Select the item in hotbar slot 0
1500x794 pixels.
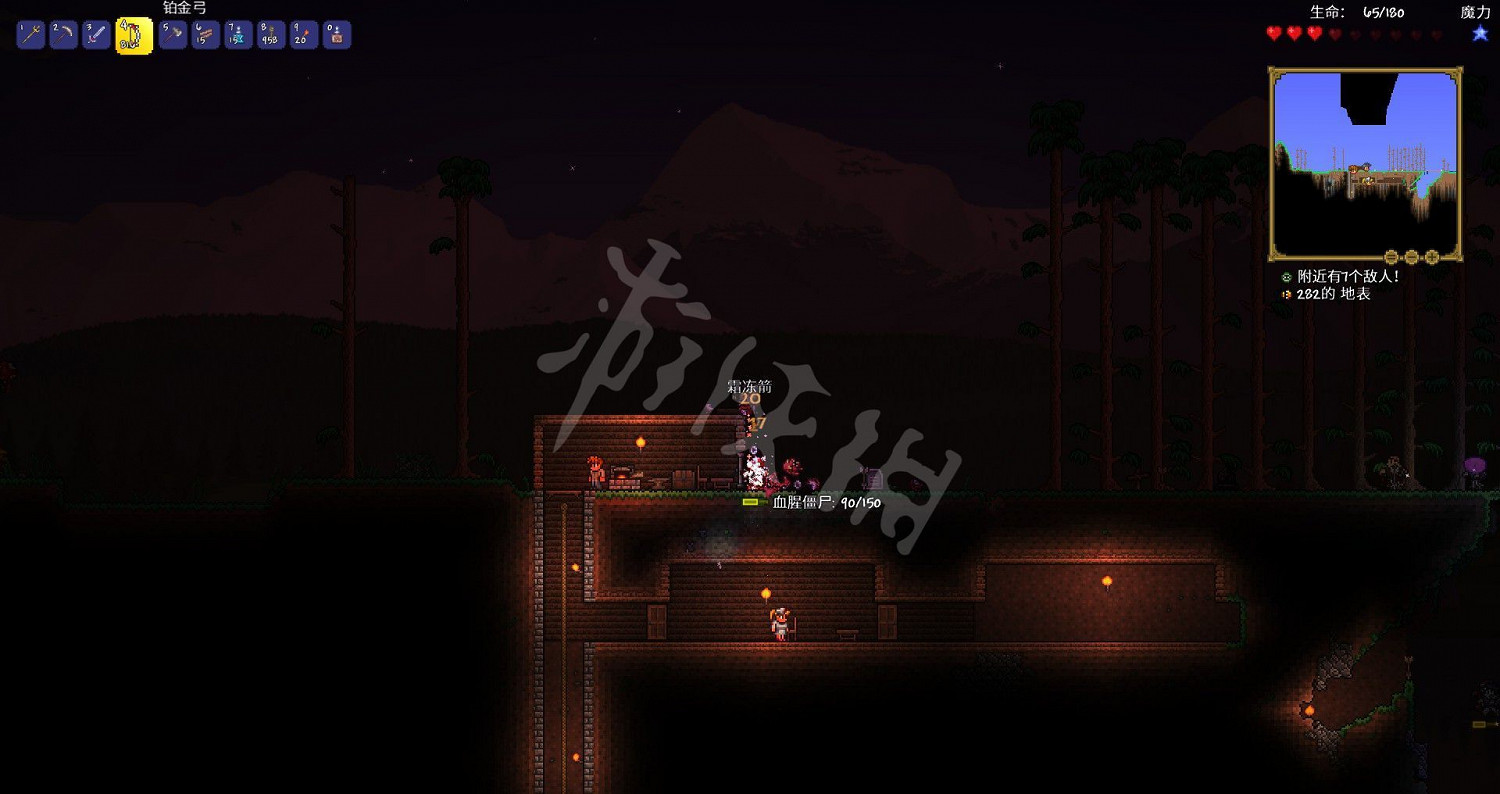[337, 33]
